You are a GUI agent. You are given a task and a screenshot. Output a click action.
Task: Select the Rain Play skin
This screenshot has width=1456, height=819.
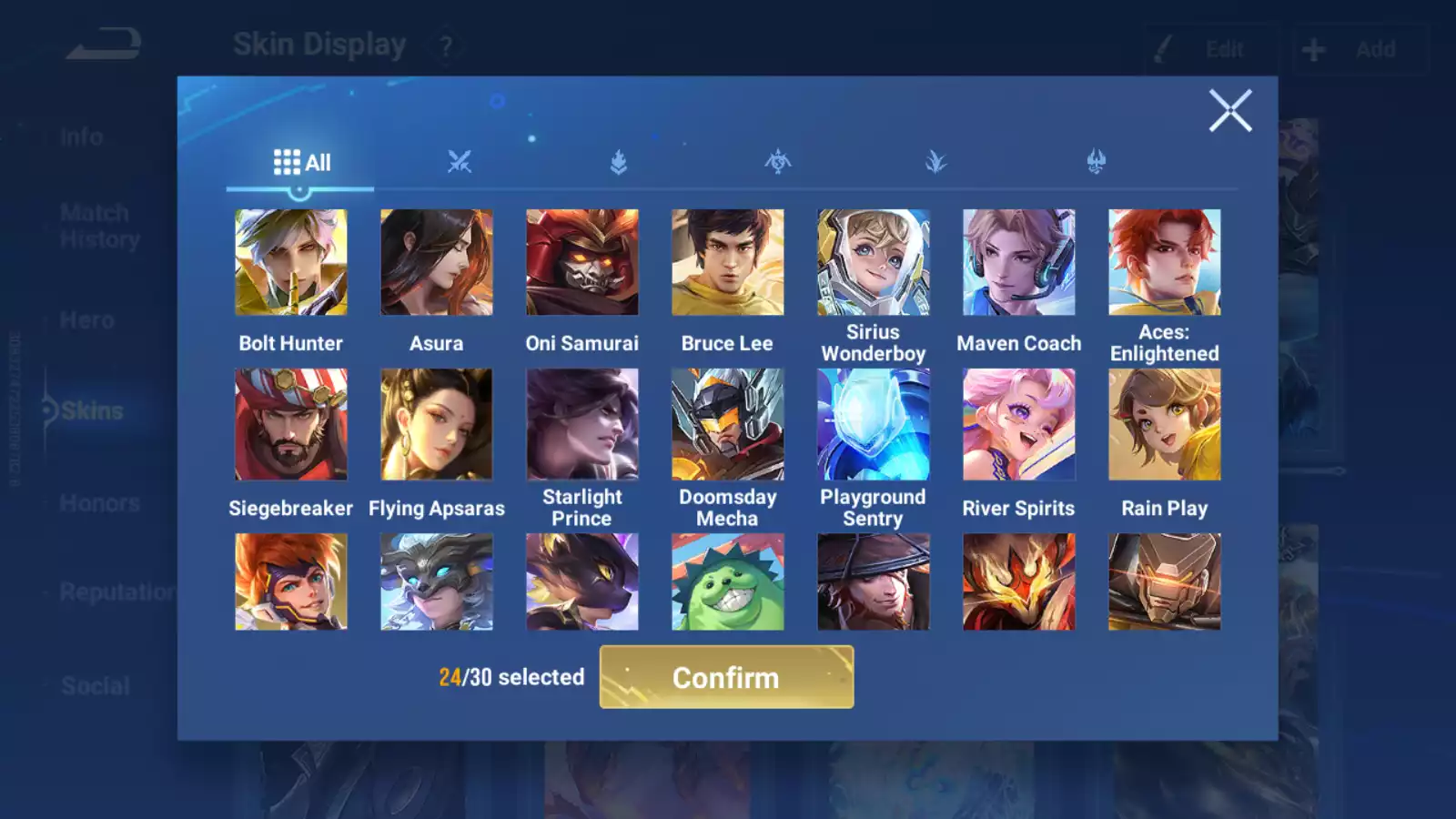[1164, 424]
